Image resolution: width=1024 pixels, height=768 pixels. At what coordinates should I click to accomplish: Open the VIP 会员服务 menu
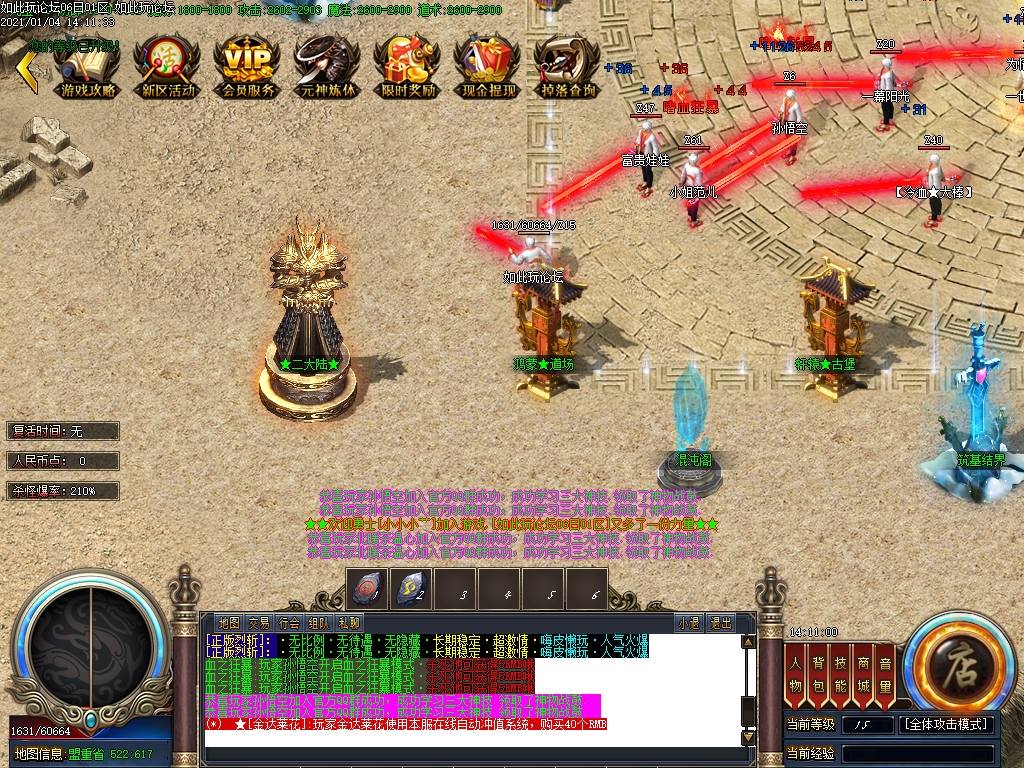[248, 66]
